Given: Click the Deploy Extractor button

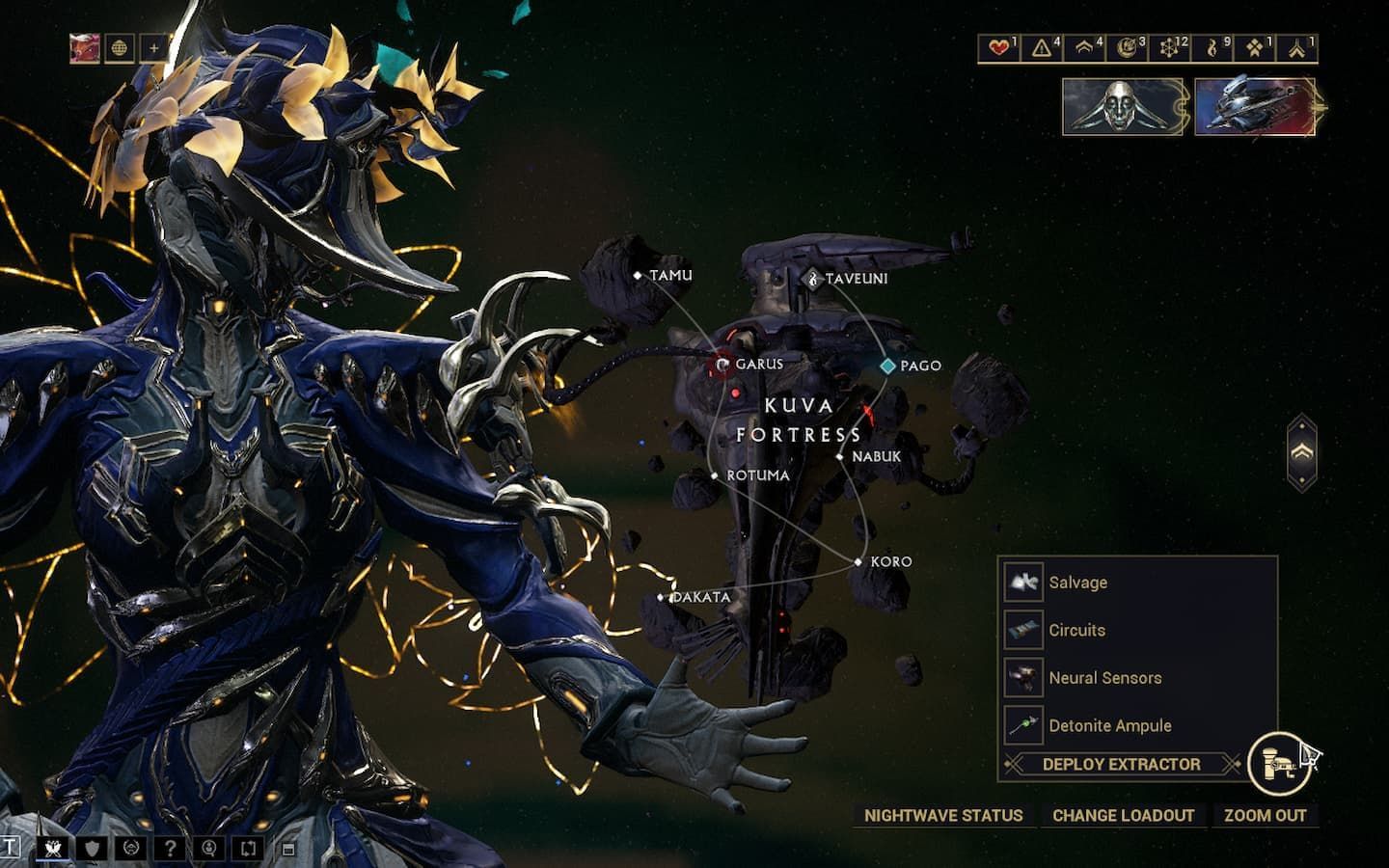Looking at the screenshot, I should (x=1121, y=764).
